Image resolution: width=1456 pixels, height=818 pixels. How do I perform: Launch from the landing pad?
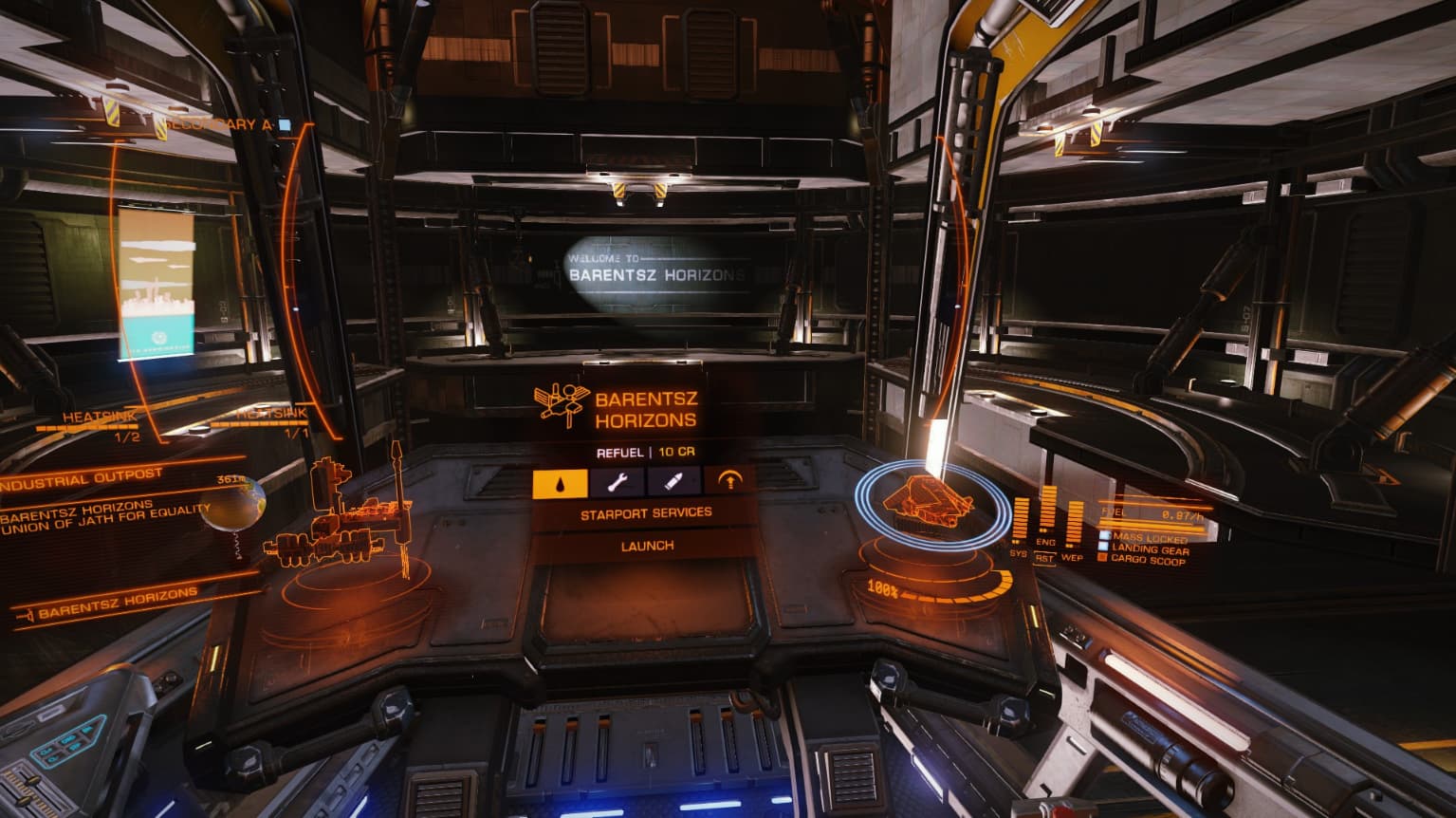click(x=647, y=546)
